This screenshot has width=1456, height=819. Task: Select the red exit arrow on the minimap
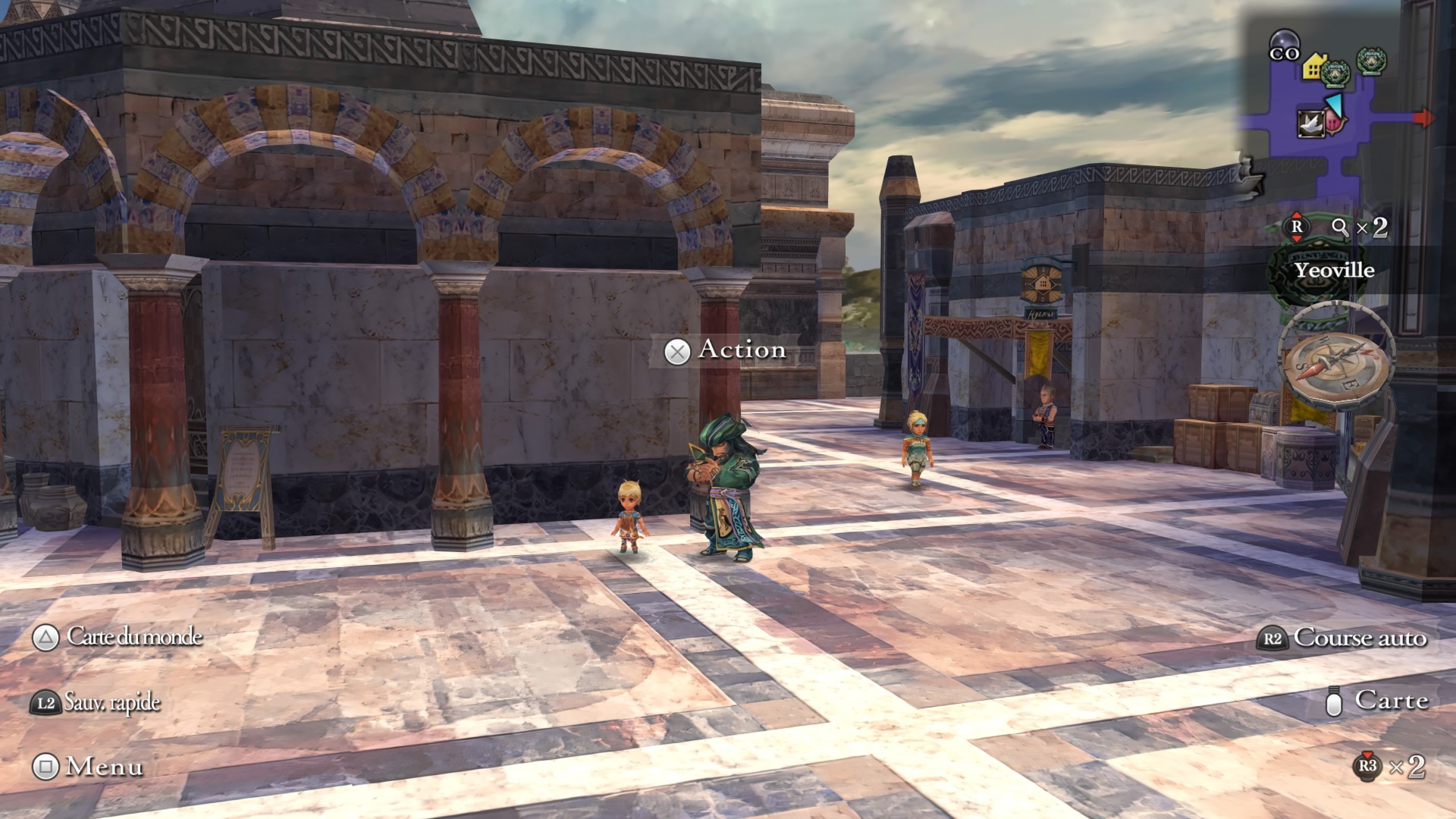pyautogui.click(x=1424, y=118)
